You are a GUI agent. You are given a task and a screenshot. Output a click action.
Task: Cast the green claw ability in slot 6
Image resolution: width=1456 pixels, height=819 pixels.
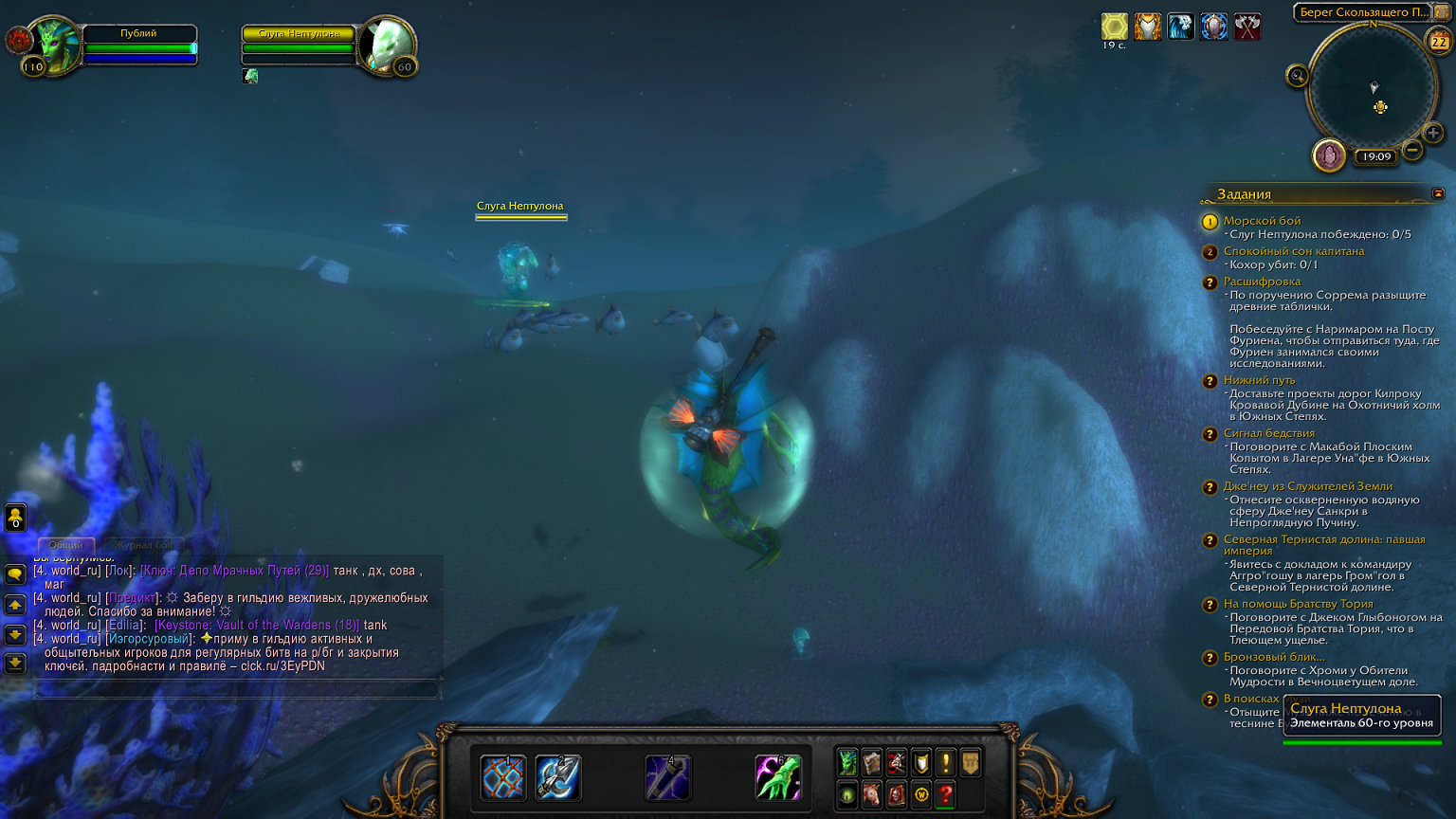pyautogui.click(x=778, y=778)
